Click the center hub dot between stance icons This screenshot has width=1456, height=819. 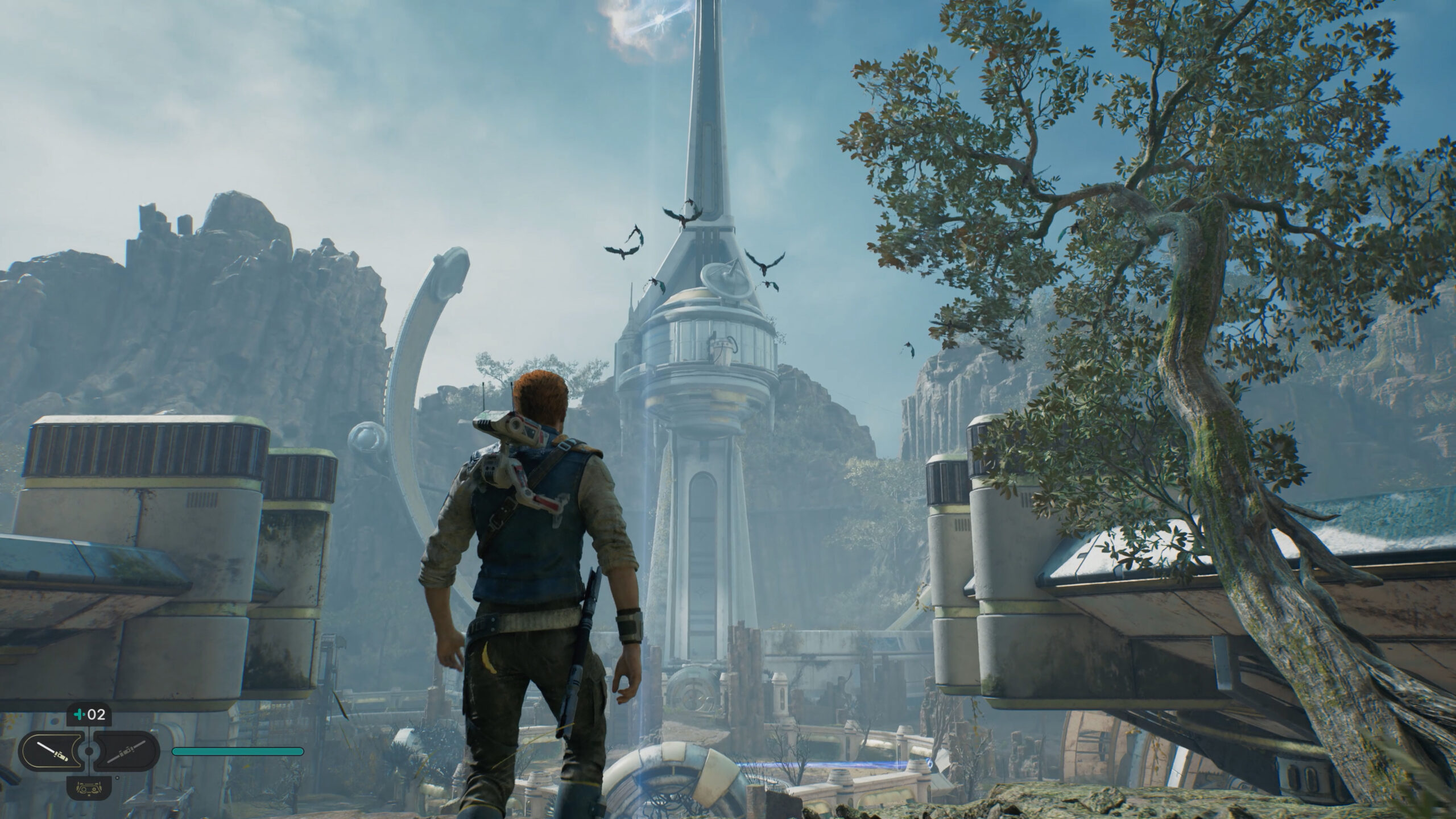(88, 751)
